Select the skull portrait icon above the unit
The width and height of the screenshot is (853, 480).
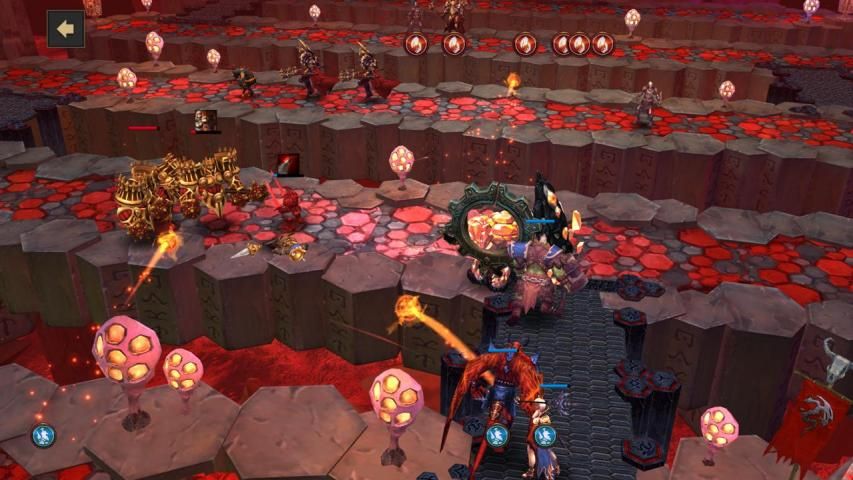(x=206, y=121)
